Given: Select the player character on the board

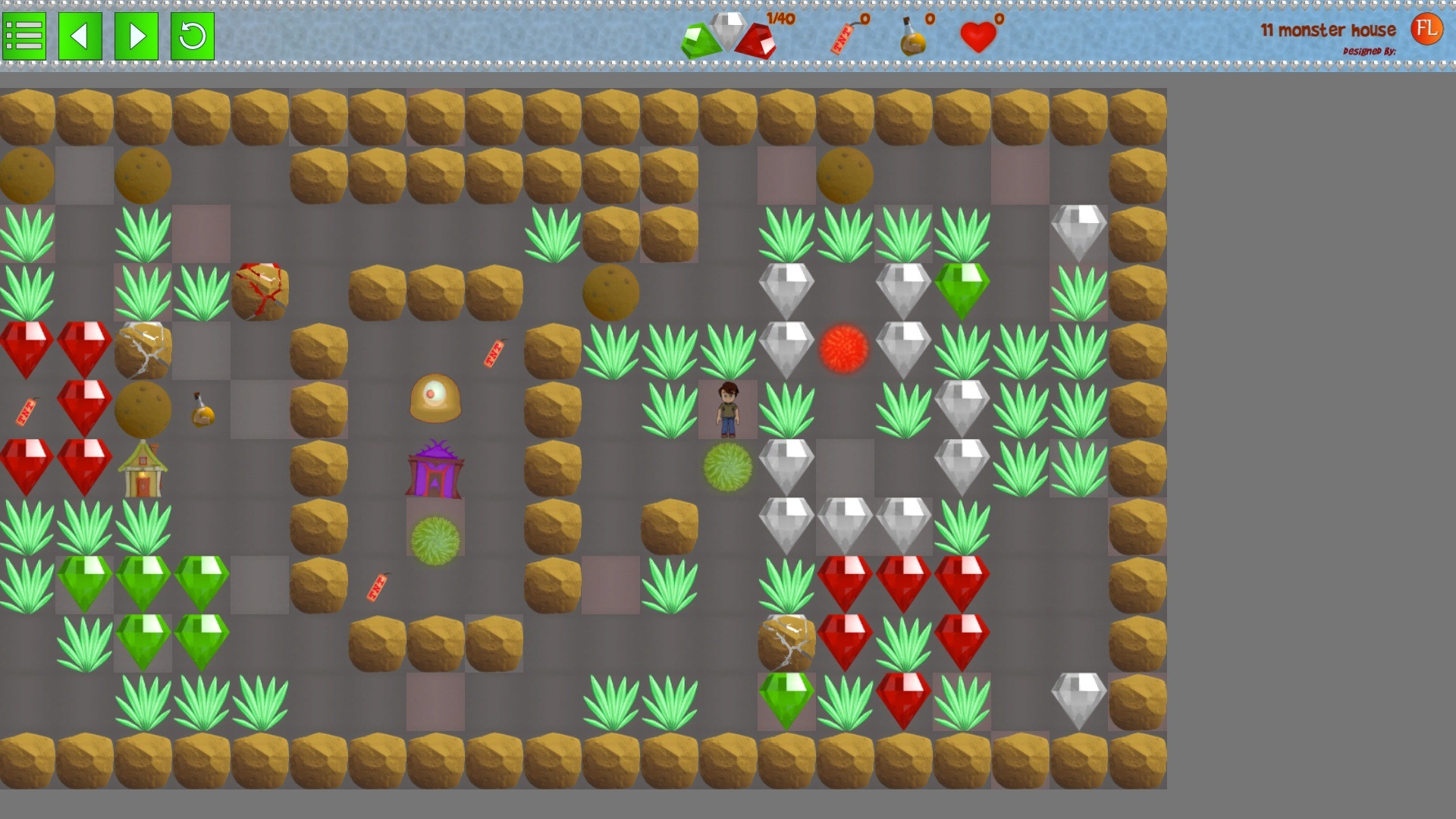Looking at the screenshot, I should 727,409.
